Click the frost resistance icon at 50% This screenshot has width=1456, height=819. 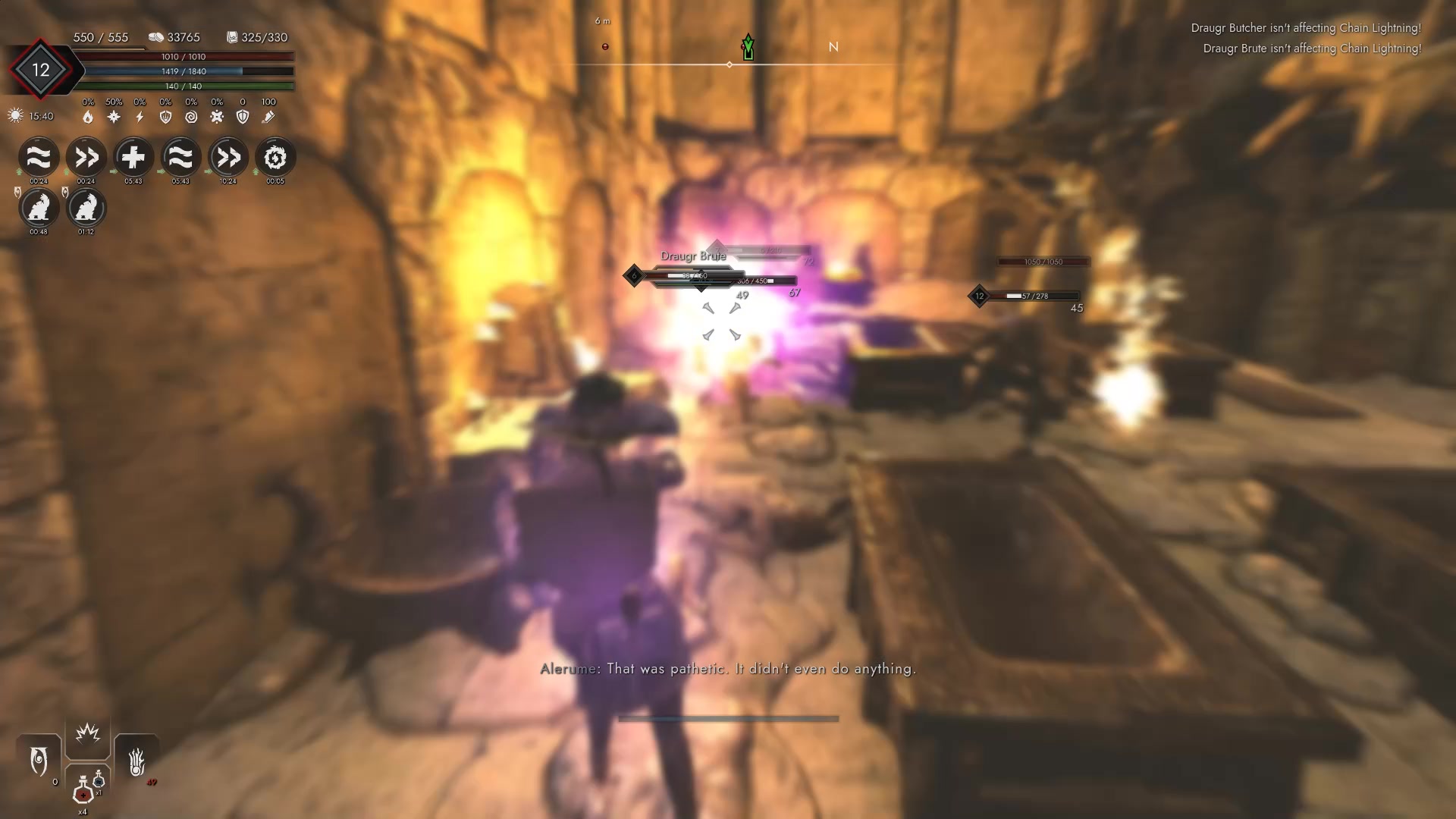coord(113,117)
